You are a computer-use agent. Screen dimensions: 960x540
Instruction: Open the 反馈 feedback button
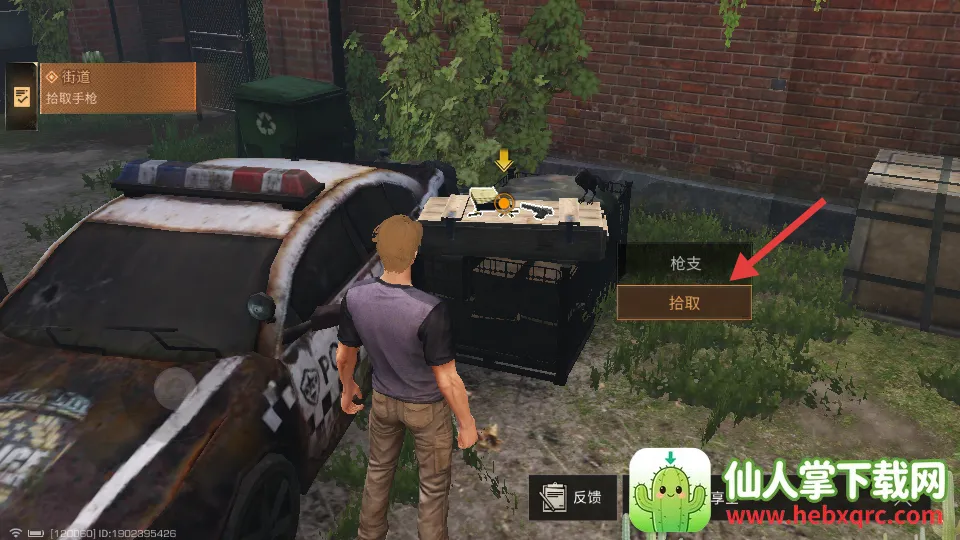point(573,497)
